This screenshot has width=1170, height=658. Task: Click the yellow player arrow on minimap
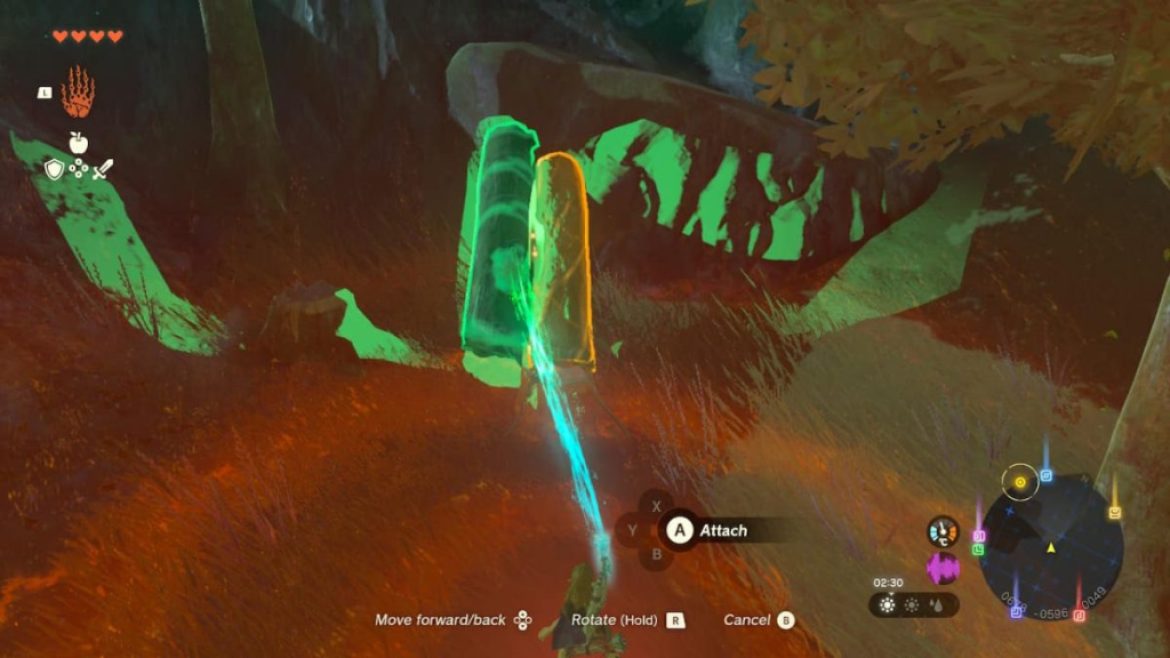(1051, 548)
